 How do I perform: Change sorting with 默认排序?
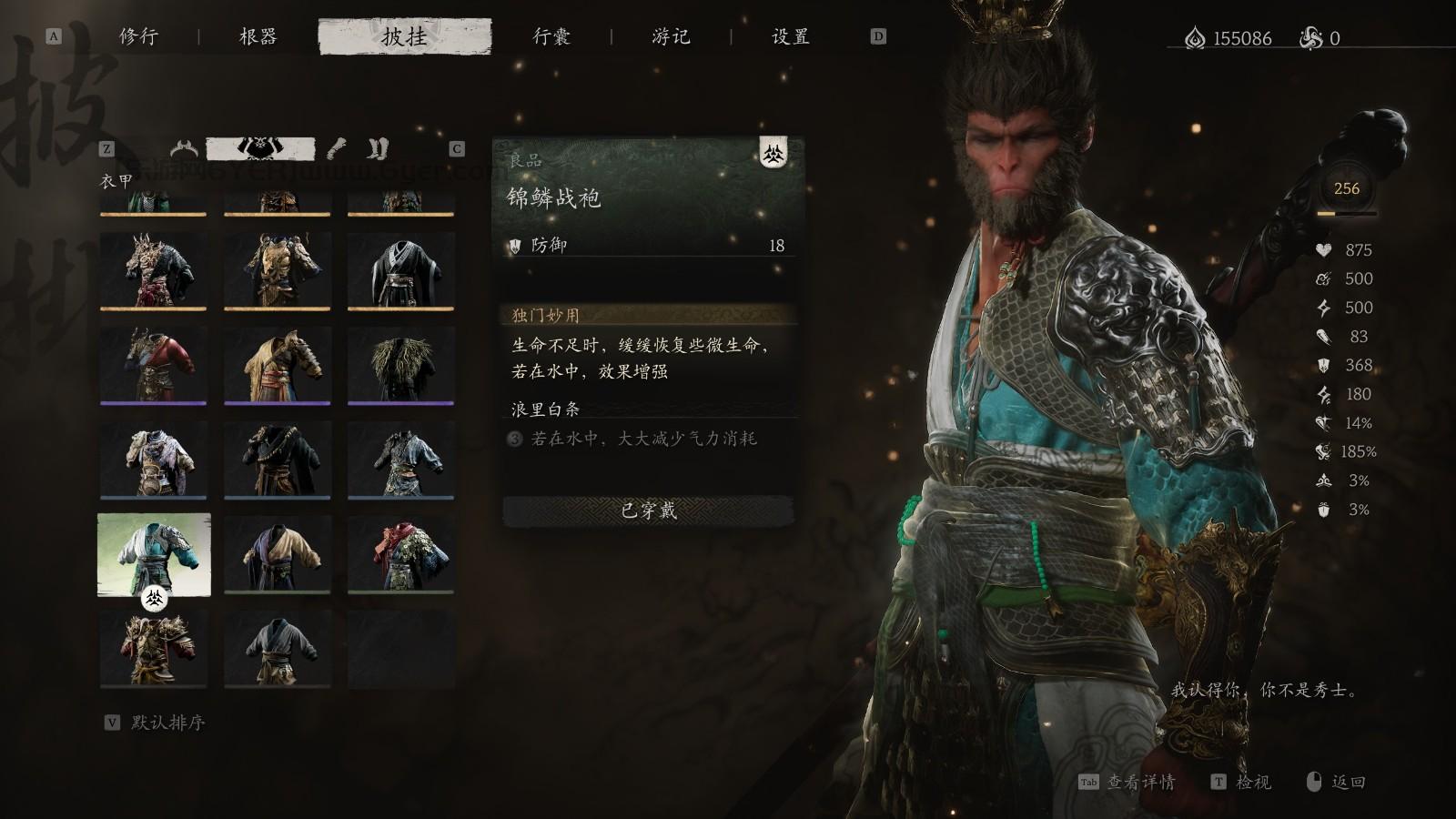[167, 723]
